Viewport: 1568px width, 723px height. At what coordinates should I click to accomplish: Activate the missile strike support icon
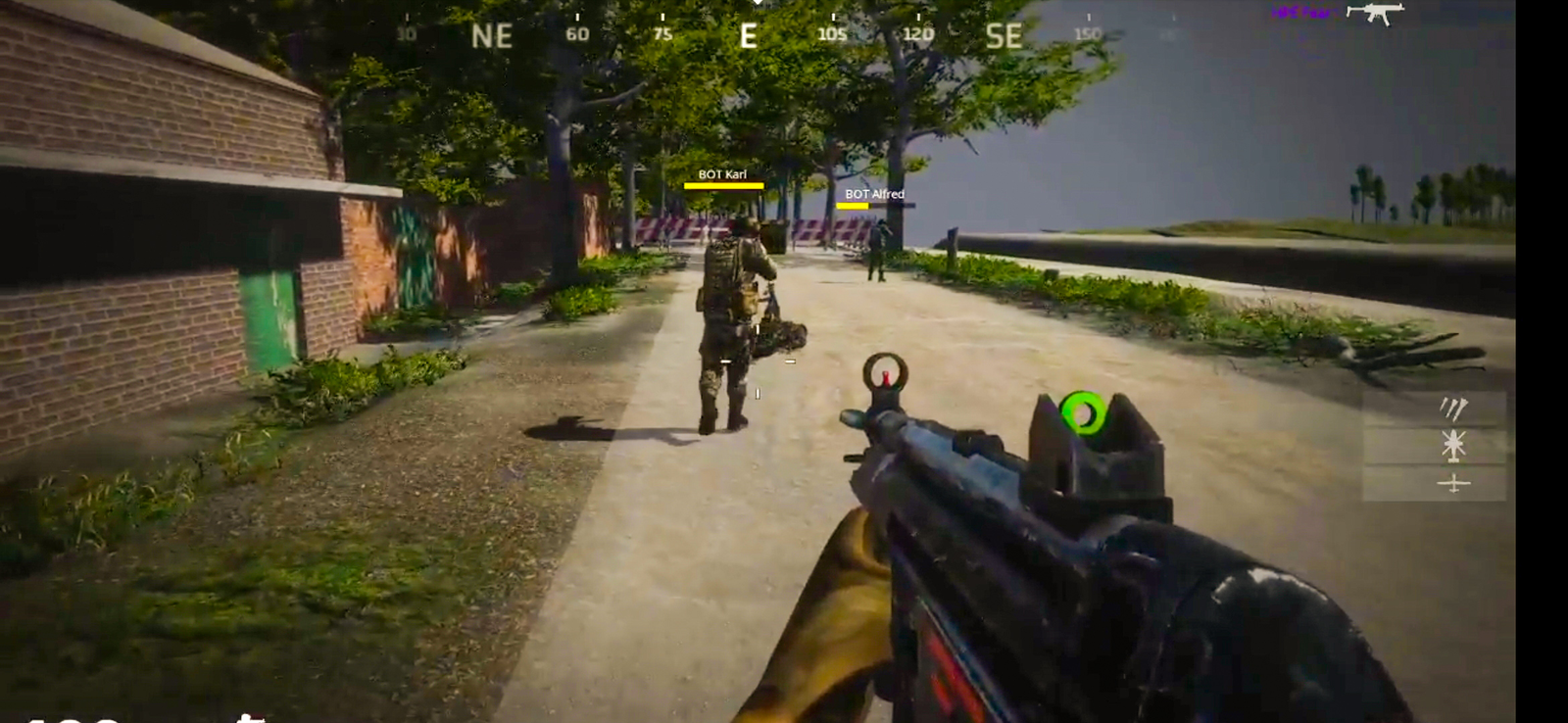(1454, 410)
